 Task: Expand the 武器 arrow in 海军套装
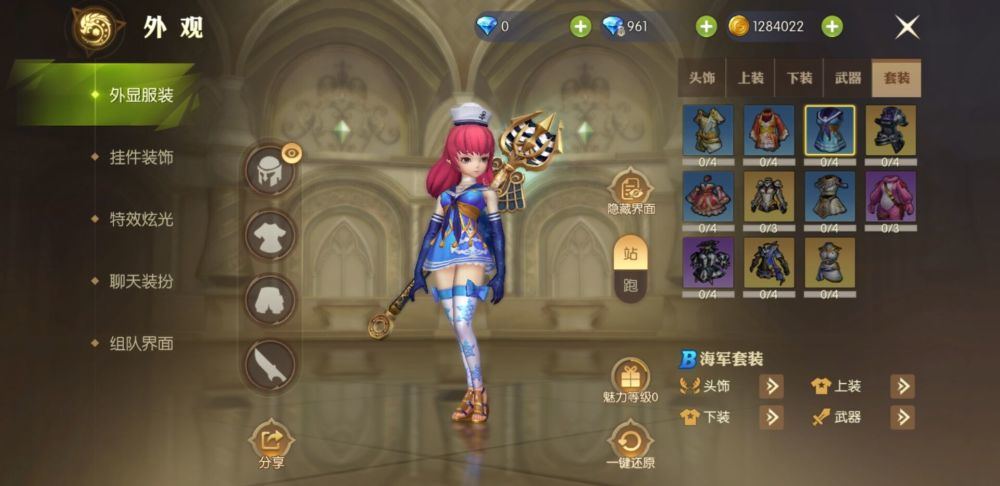coord(902,417)
